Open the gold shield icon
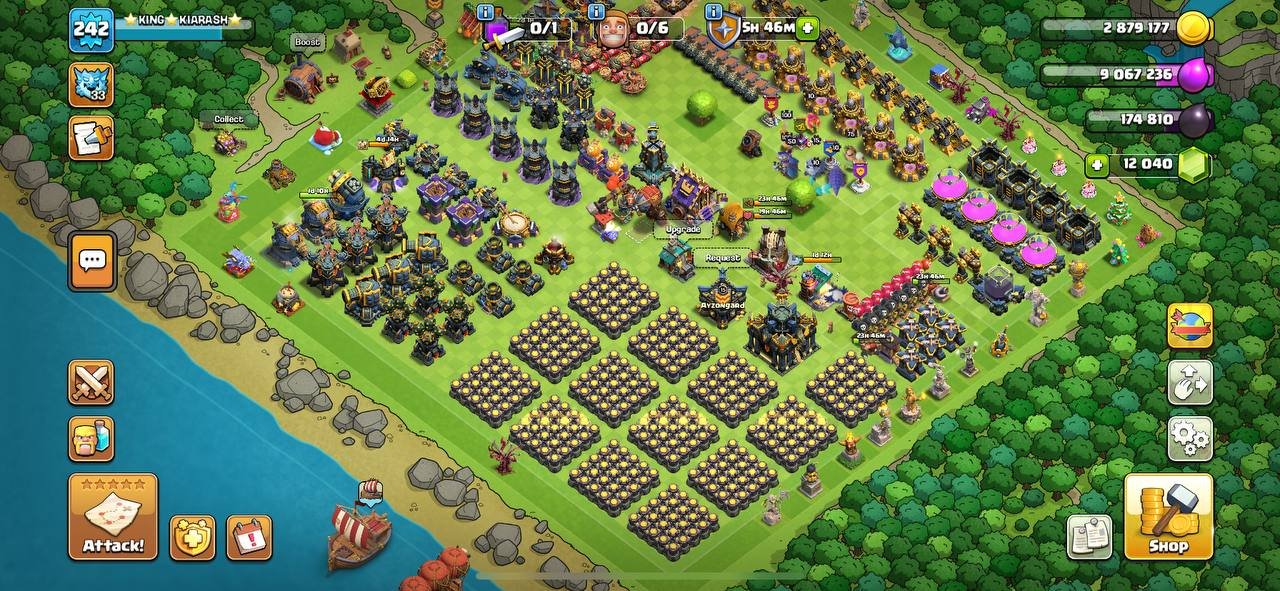This screenshot has height=591, width=1280. click(192, 537)
